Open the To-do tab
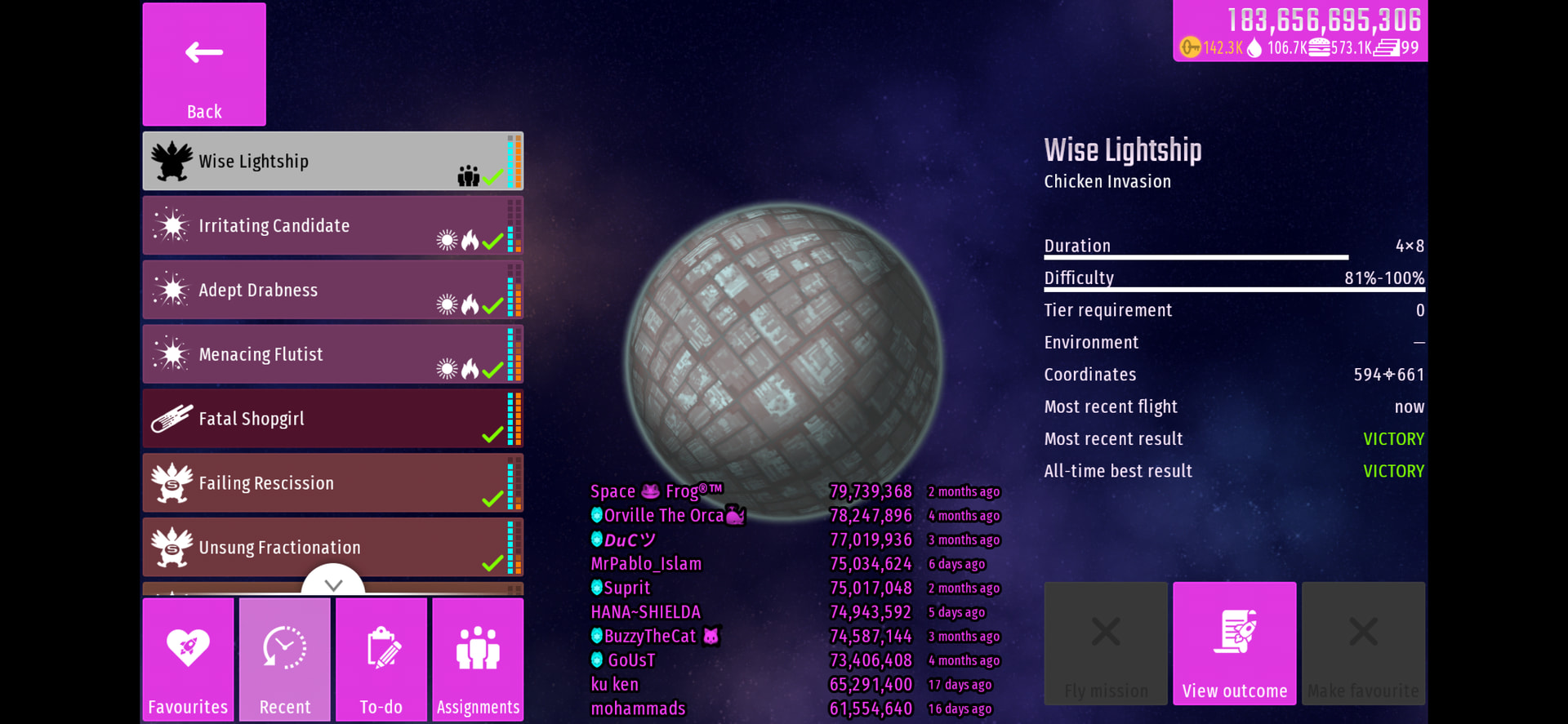Screen dimensions: 1568x724 381,660
